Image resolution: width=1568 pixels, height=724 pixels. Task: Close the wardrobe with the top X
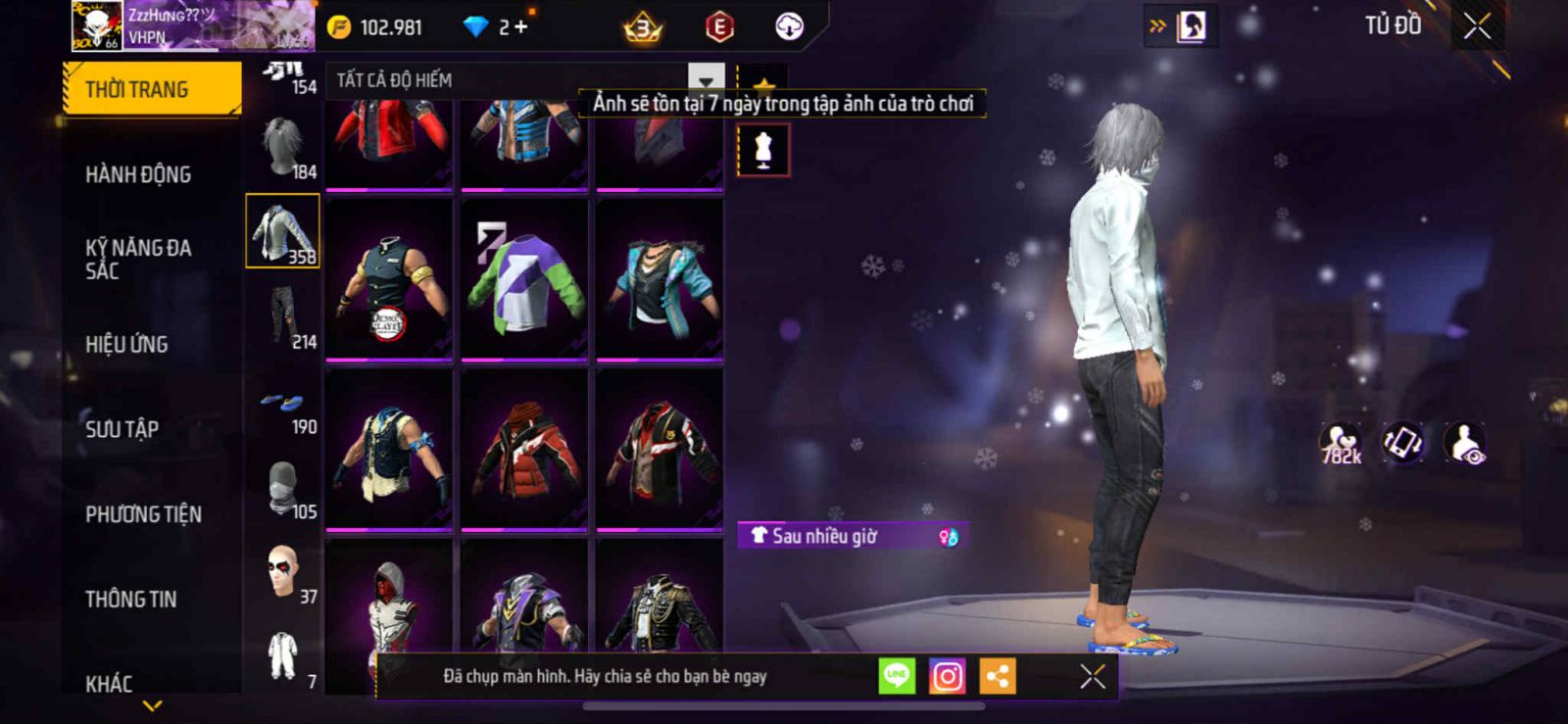(x=1477, y=26)
